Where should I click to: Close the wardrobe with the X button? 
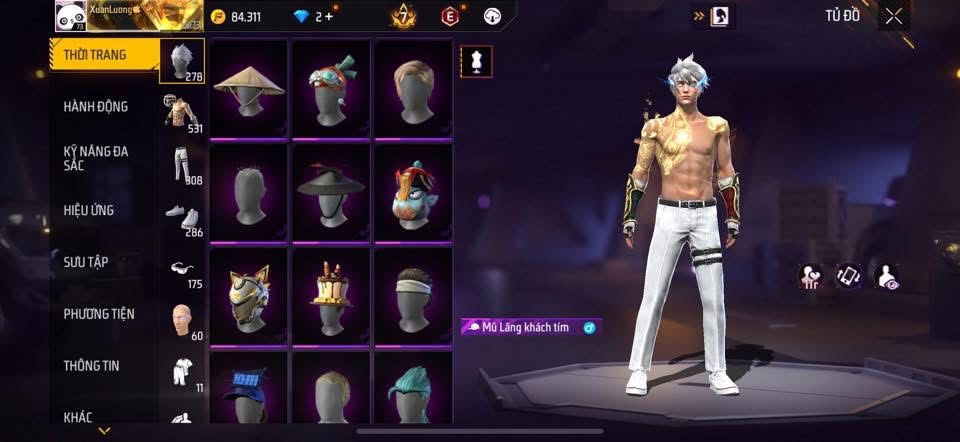pyautogui.click(x=894, y=15)
